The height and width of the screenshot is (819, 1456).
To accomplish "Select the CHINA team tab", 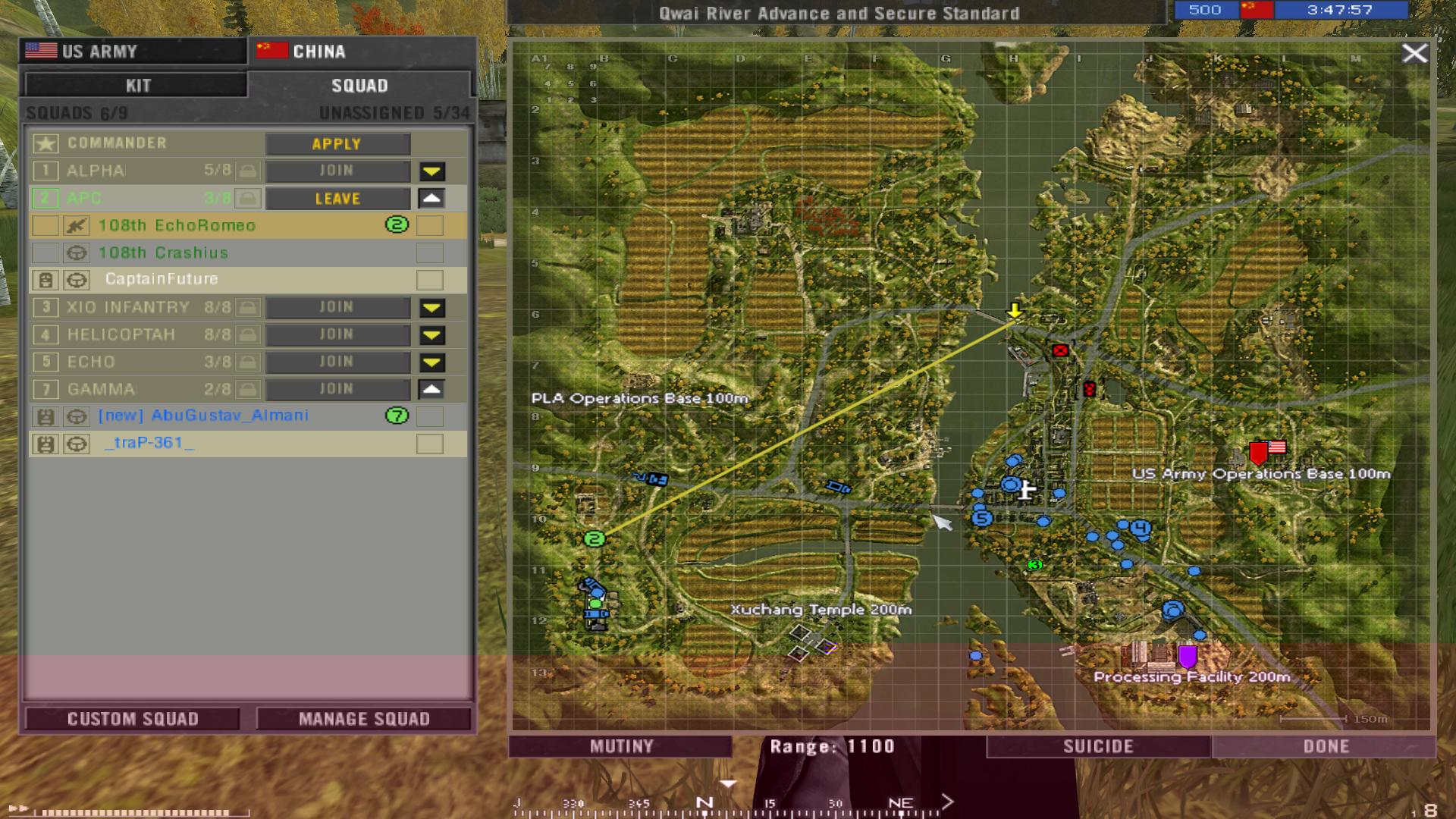I will coord(361,52).
